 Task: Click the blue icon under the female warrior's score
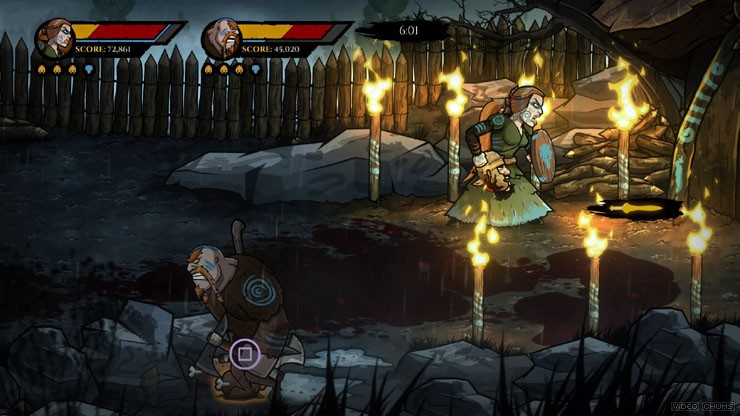(88, 69)
